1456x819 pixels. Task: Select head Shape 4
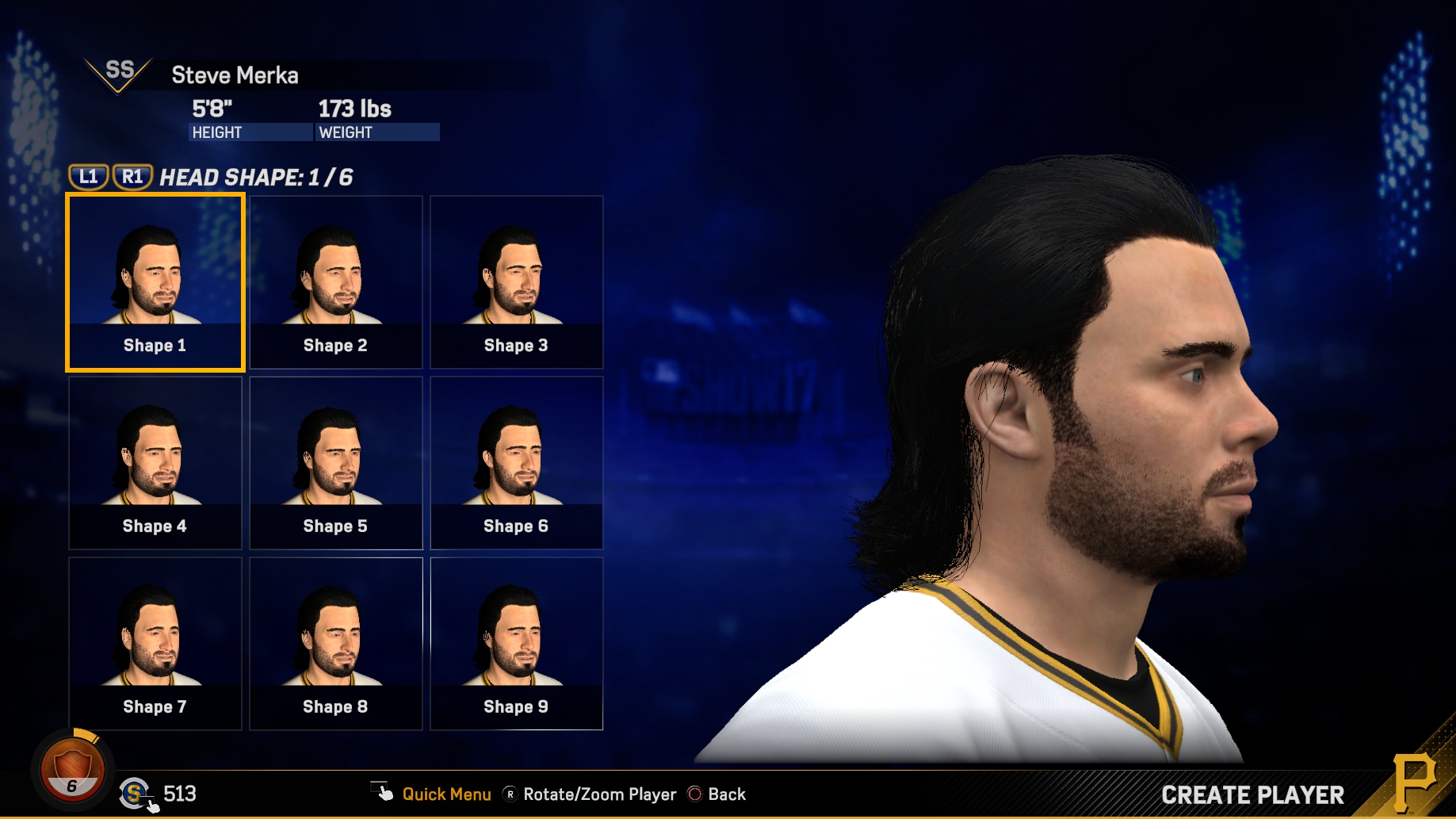[155, 463]
